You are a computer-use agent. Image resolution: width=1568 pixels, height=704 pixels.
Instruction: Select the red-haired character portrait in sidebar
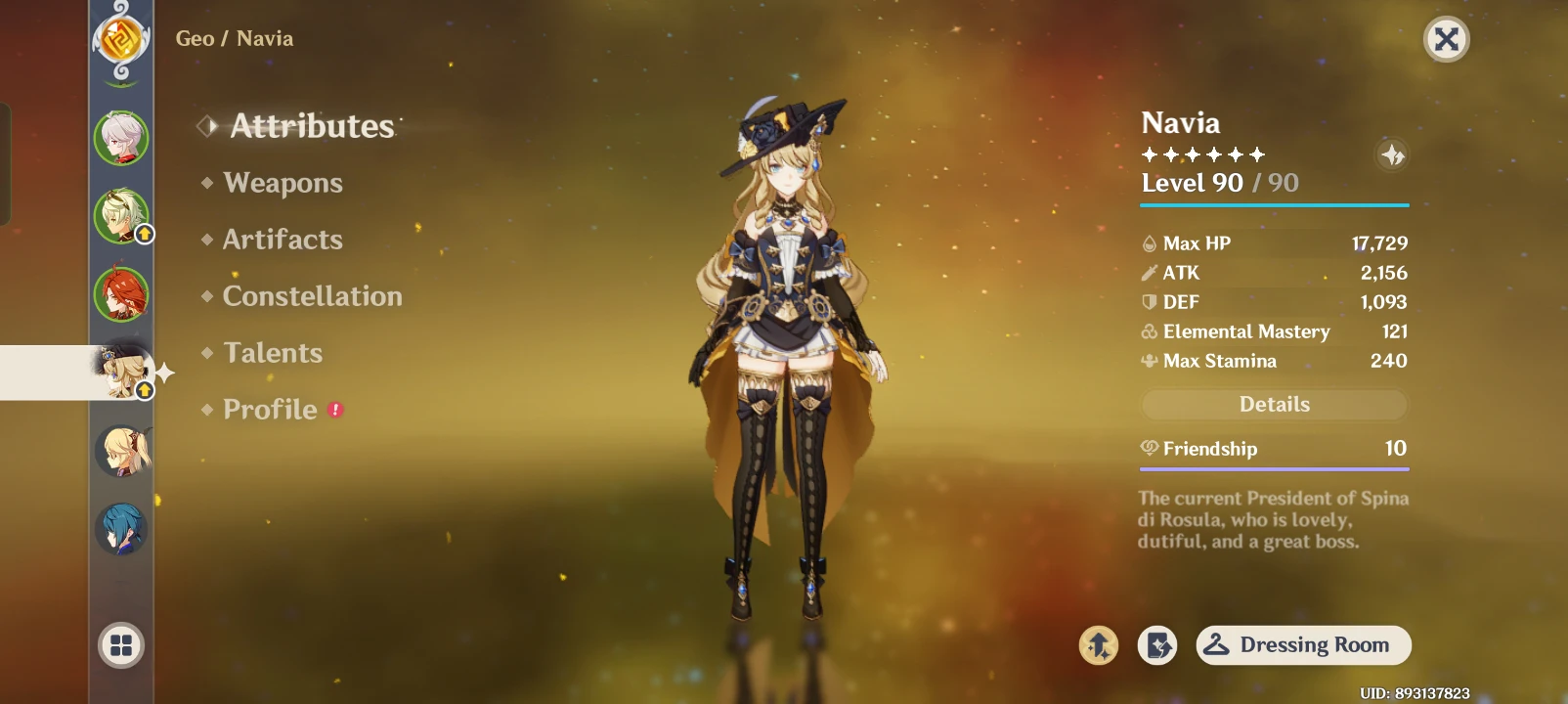coord(119,295)
